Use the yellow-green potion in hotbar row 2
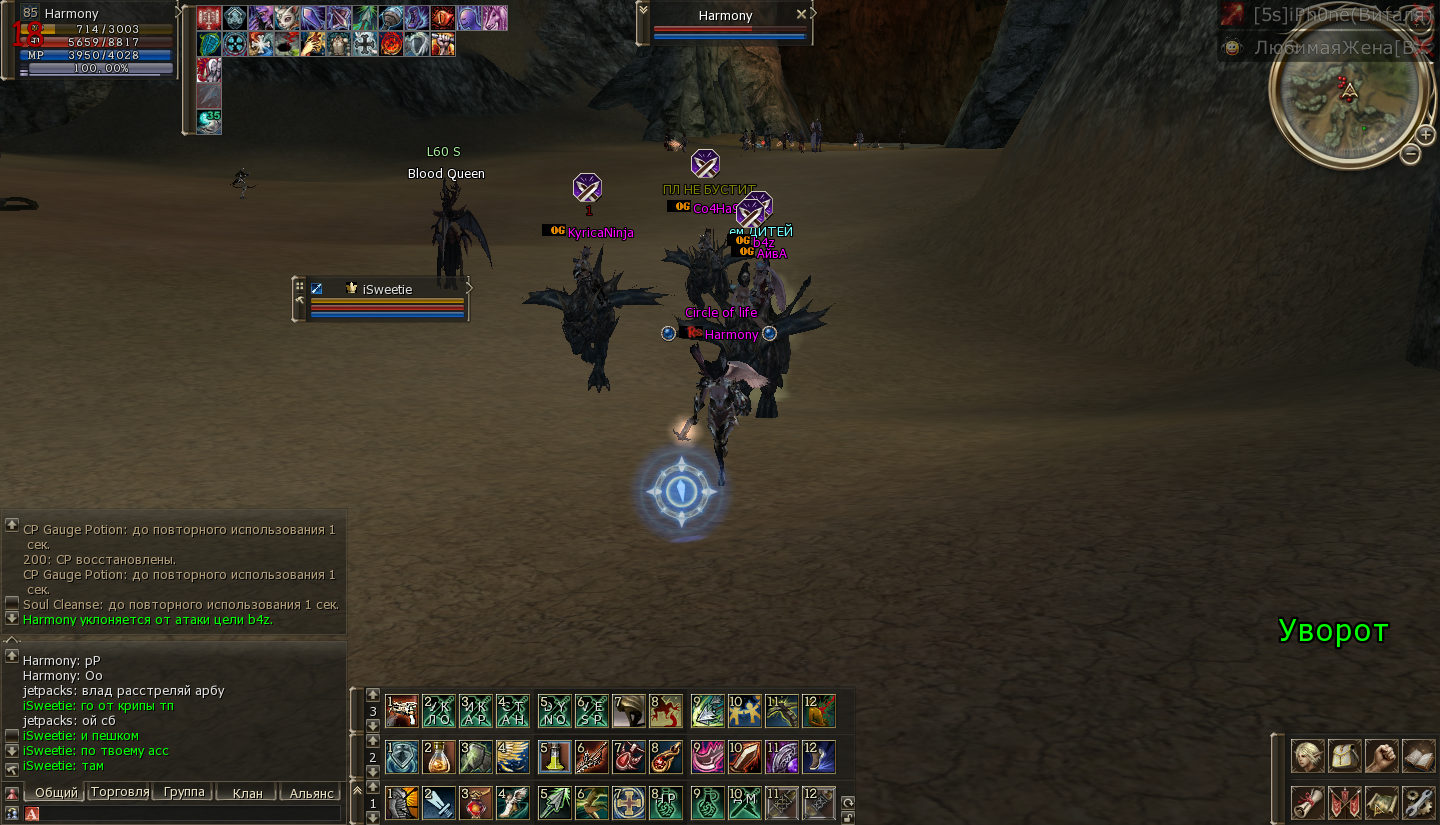The image size is (1440, 825). (x=555, y=757)
